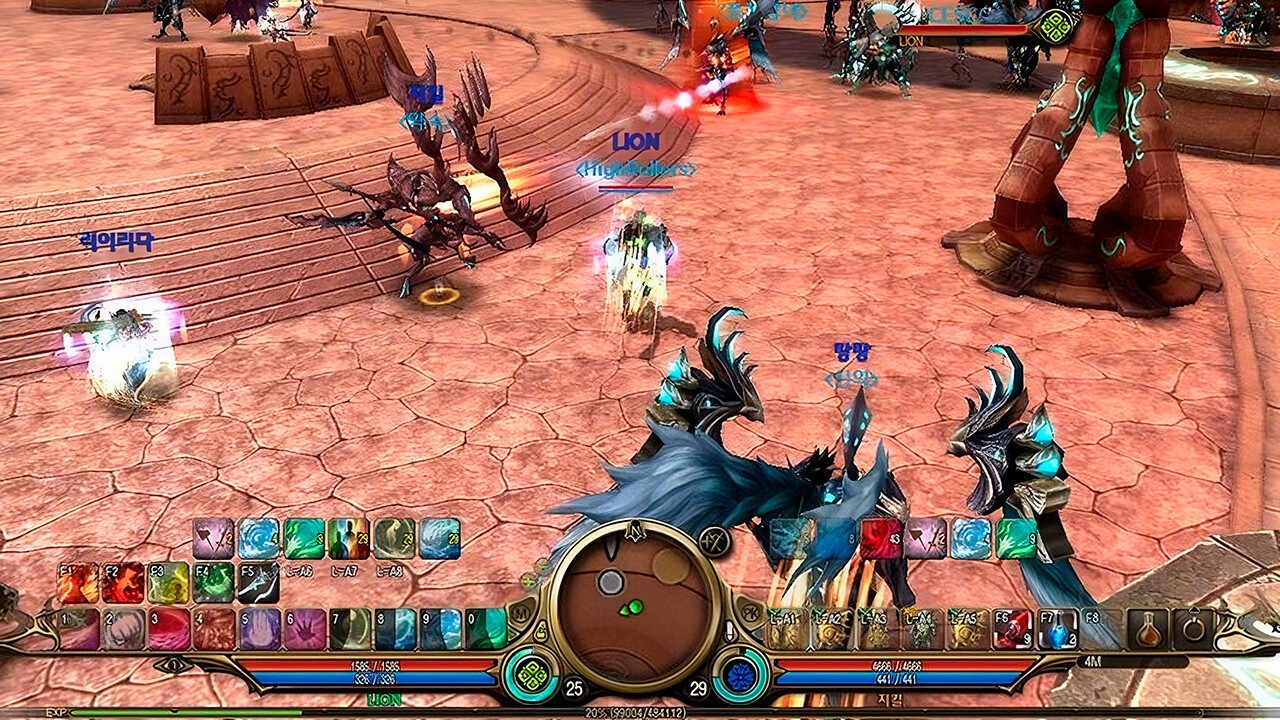
Task: Select the F6 red potion skill slot
Action: (1012, 628)
